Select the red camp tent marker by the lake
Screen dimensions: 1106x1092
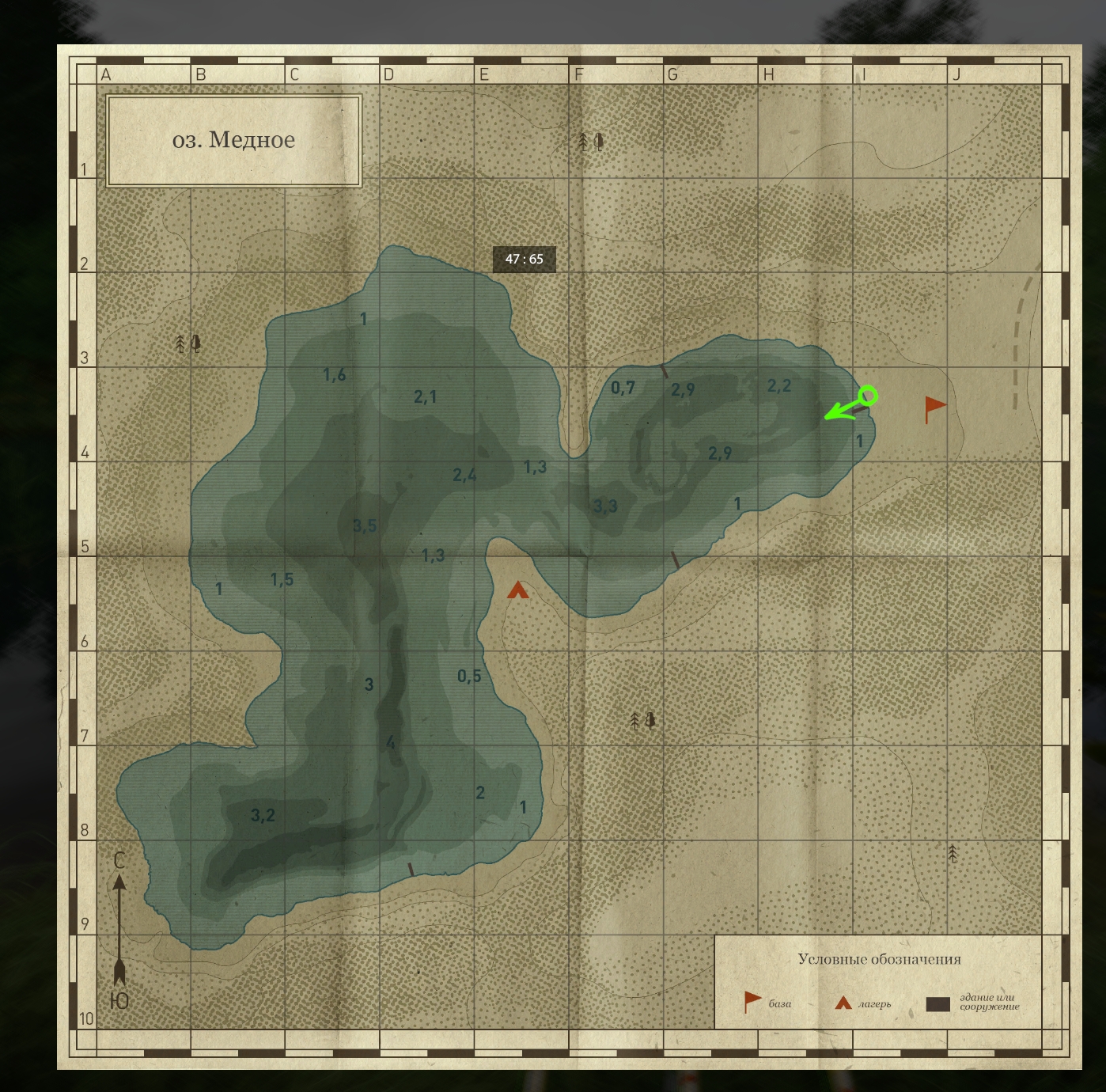[x=517, y=590]
